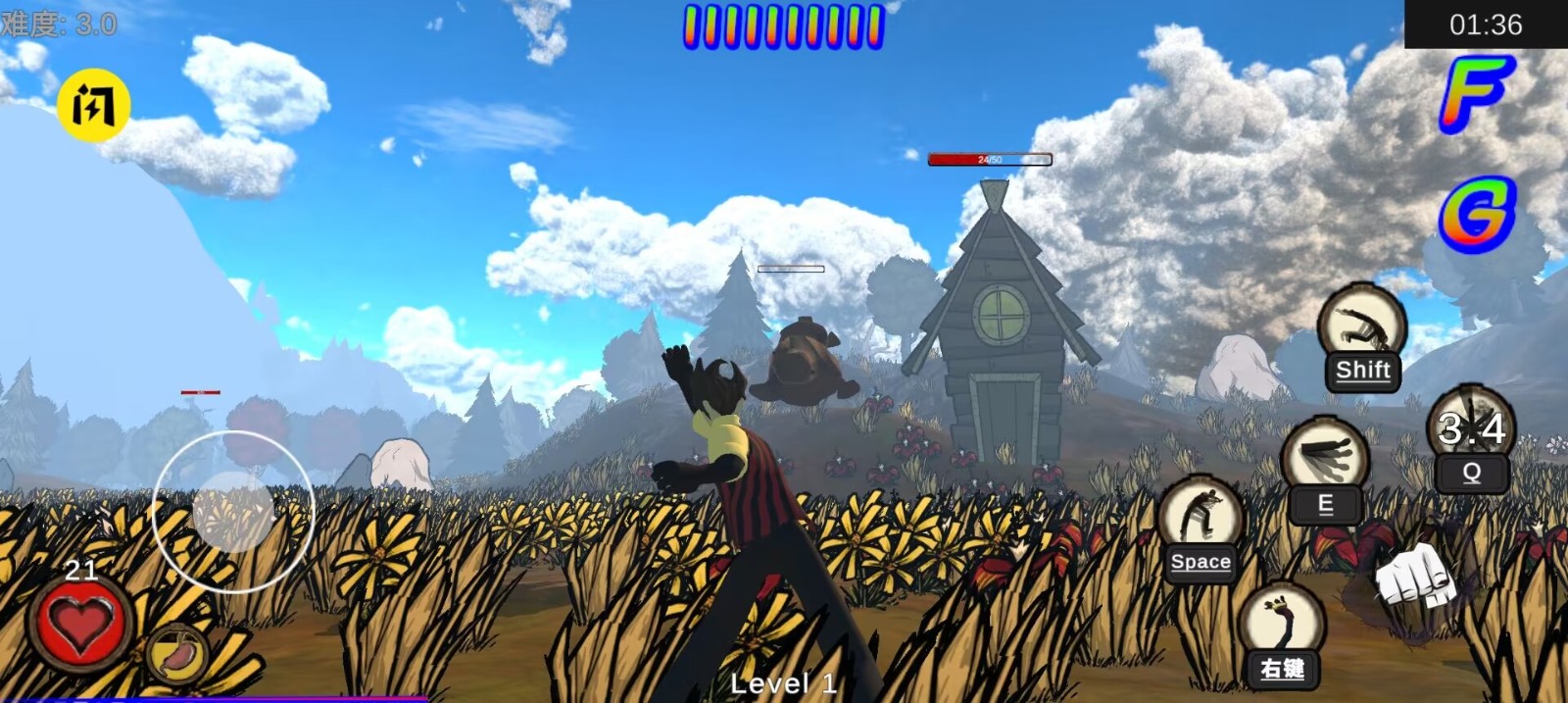Viewport: 1568px width, 703px height.
Task: Activate the rainbow F skill
Action: tap(1476, 92)
